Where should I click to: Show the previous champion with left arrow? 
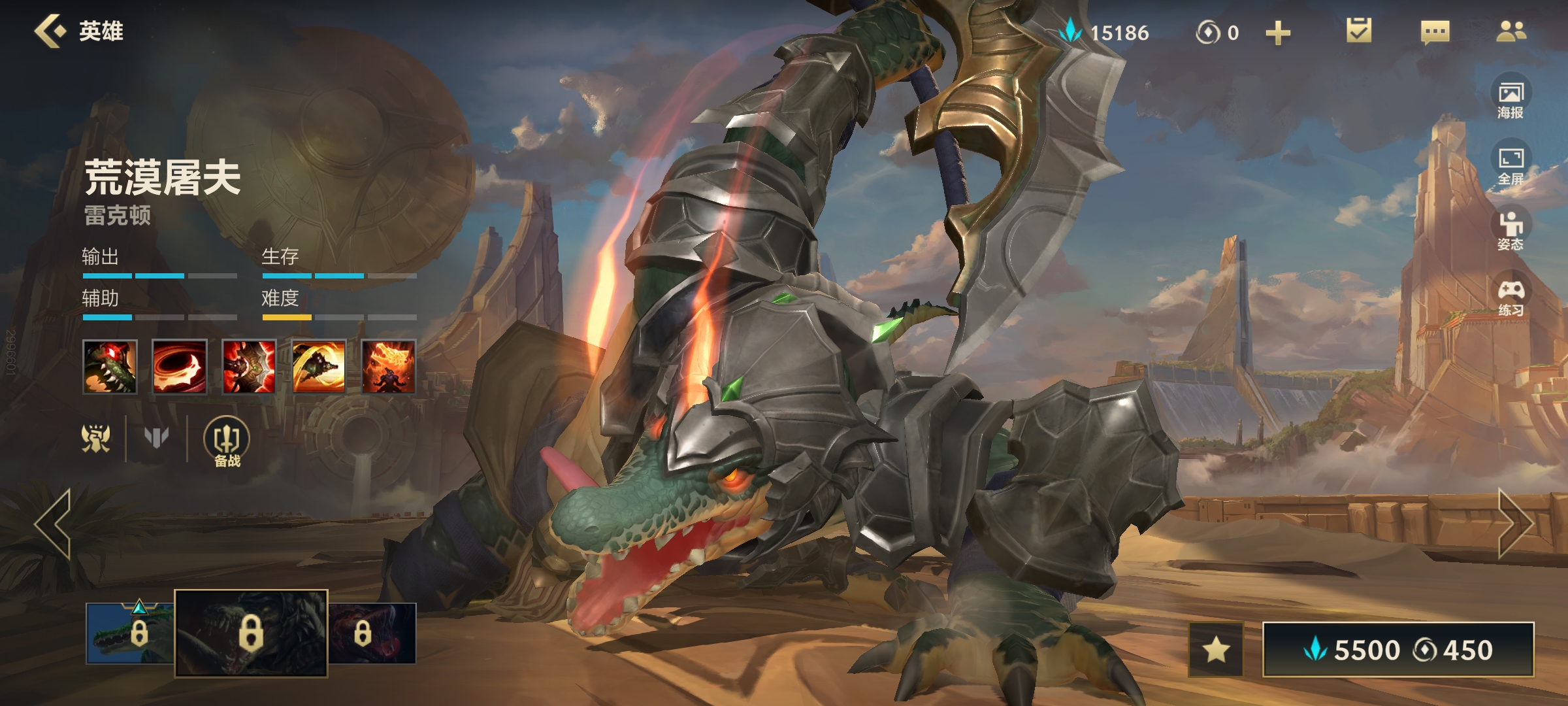[x=54, y=524]
